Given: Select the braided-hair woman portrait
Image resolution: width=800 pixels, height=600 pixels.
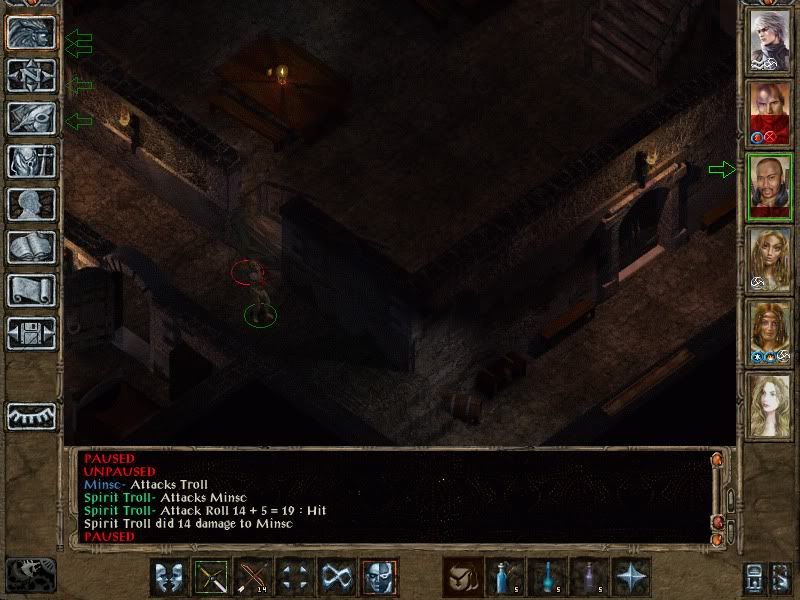Looking at the screenshot, I should coord(770,258).
